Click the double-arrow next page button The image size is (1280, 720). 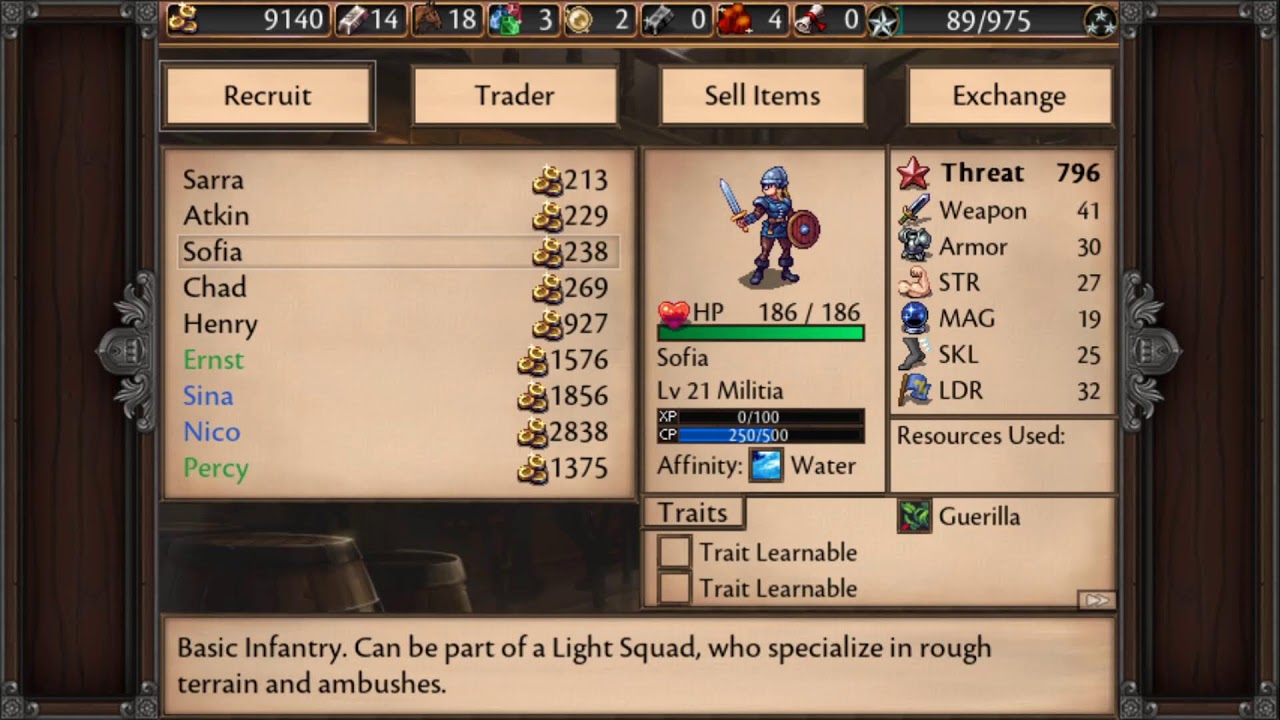[x=1096, y=600]
